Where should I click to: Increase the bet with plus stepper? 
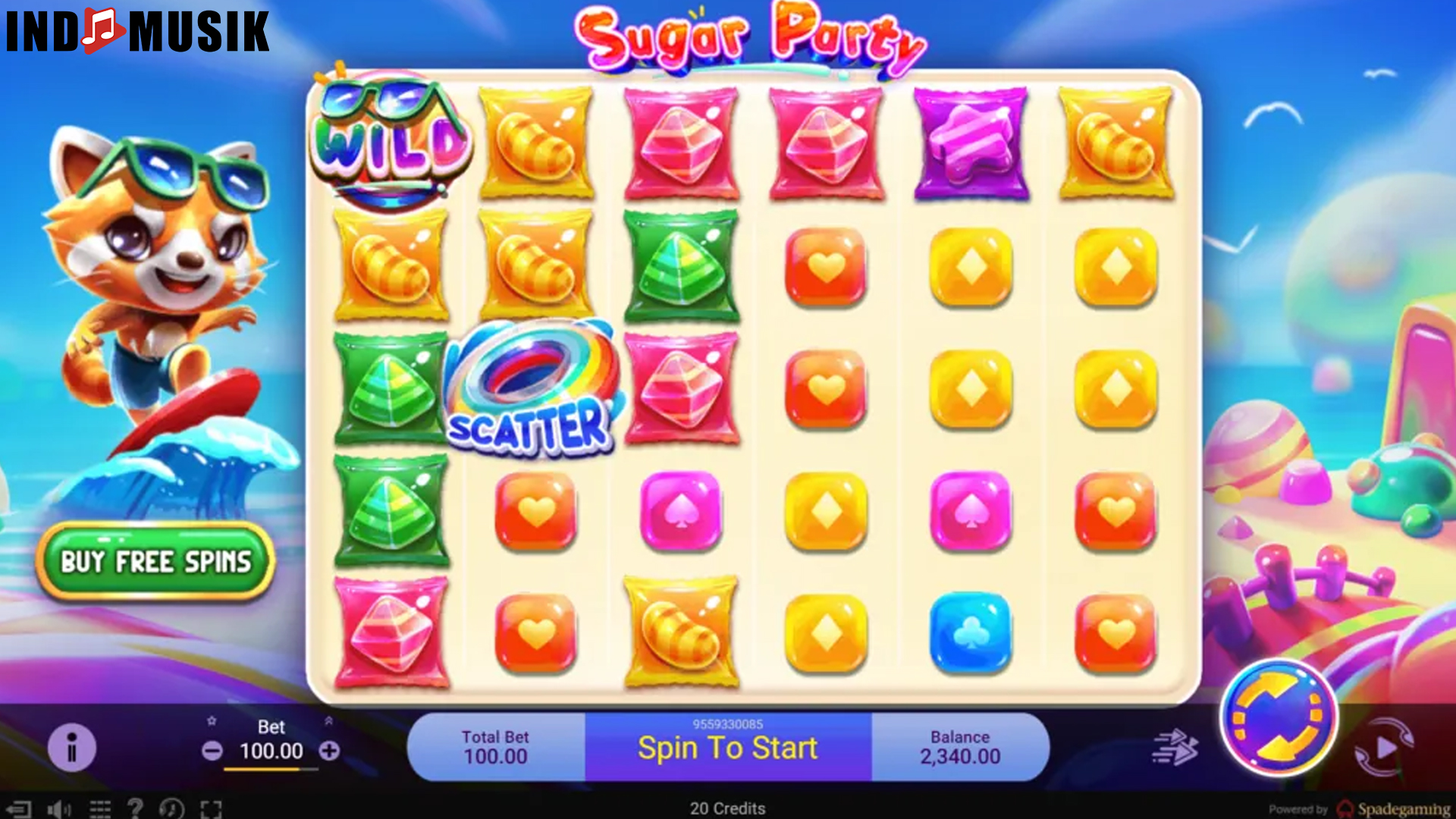329,752
